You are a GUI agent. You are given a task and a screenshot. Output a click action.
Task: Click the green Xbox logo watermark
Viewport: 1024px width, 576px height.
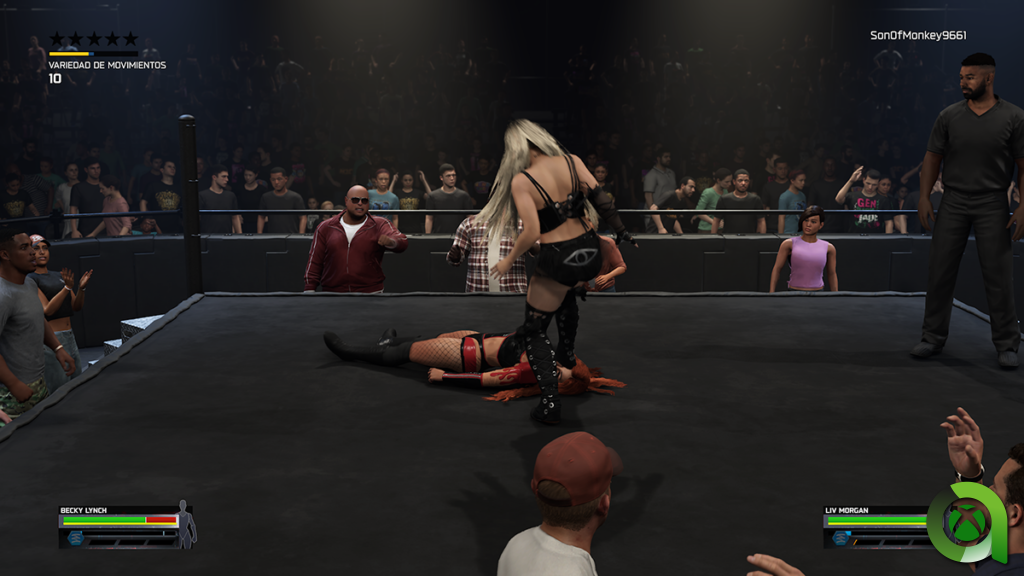point(966,522)
